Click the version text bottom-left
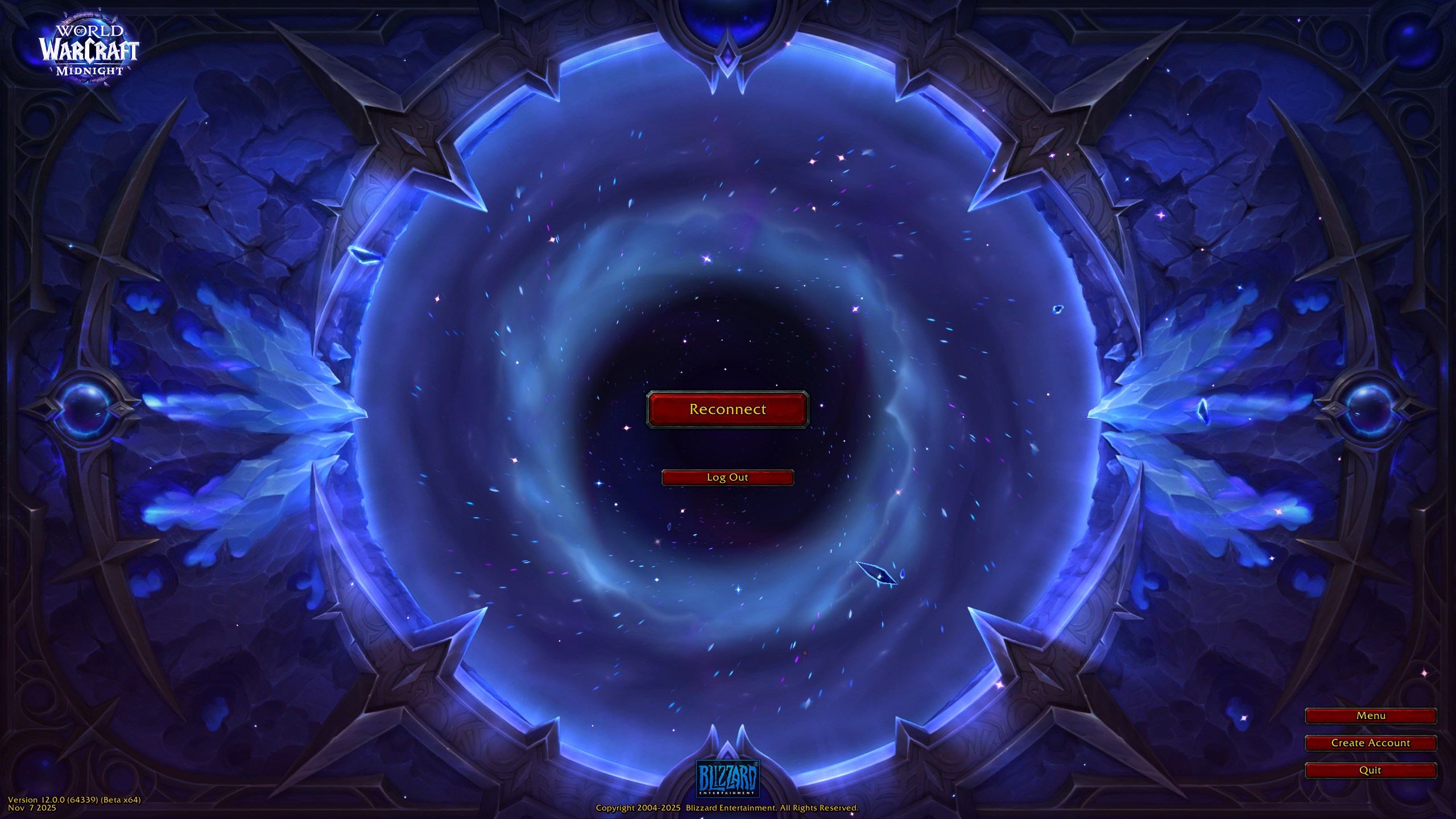The height and width of the screenshot is (819, 1456). 74,799
